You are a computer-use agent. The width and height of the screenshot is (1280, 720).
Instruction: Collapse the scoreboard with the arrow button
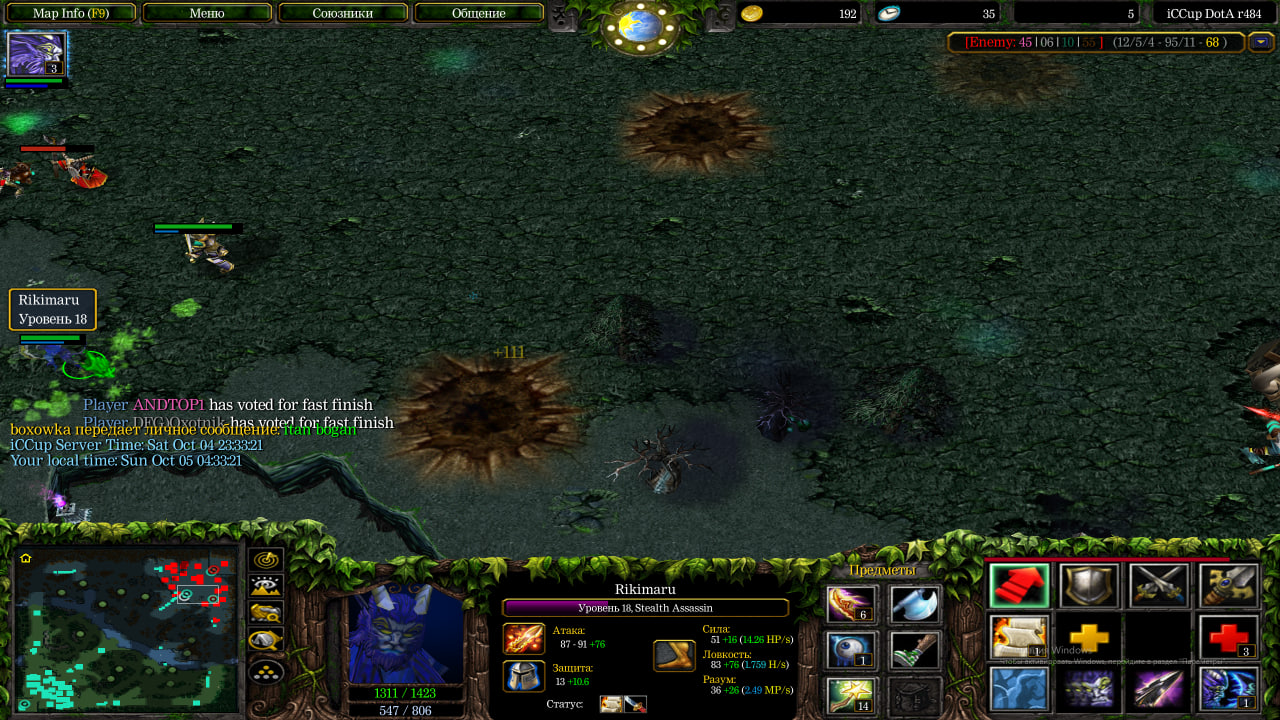[1260, 42]
